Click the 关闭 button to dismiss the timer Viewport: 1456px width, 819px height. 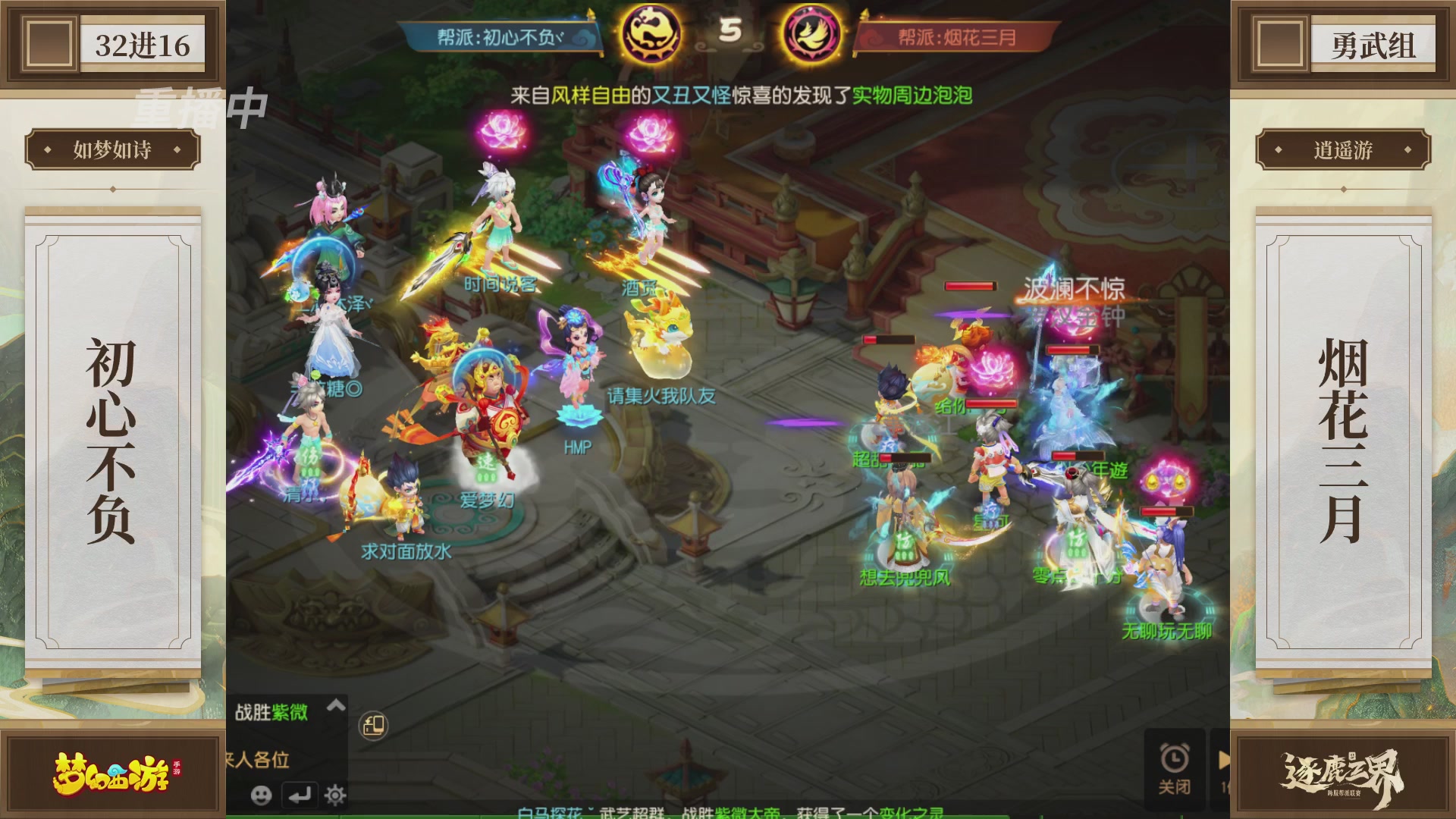pos(1176,786)
